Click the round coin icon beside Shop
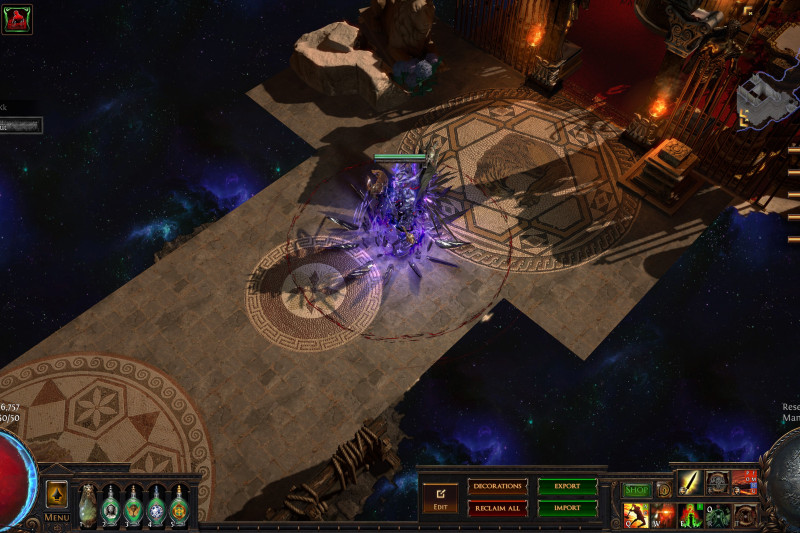The width and height of the screenshot is (800, 533). tap(663, 490)
